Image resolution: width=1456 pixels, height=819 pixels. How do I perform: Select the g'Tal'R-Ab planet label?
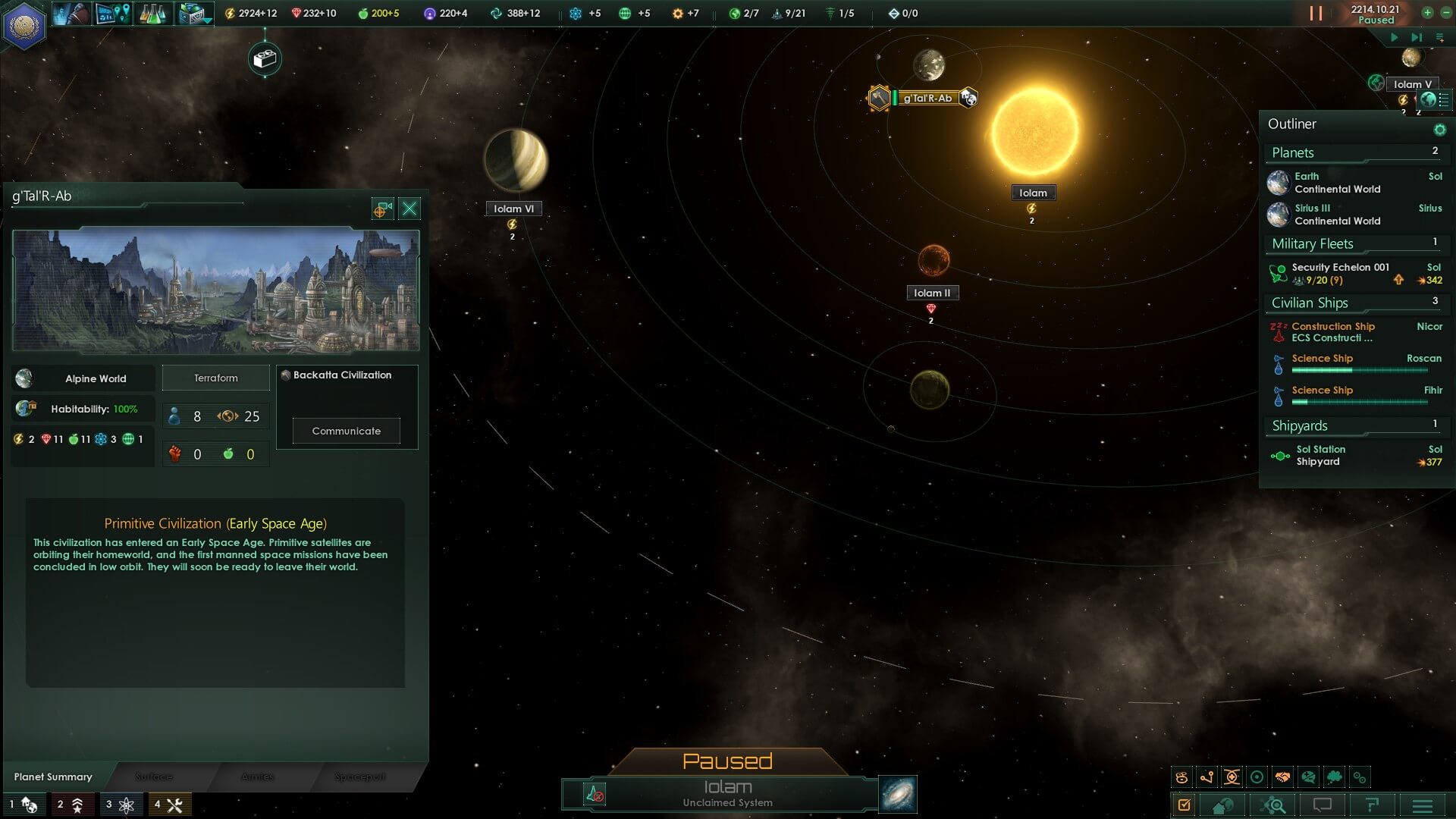[x=927, y=98]
